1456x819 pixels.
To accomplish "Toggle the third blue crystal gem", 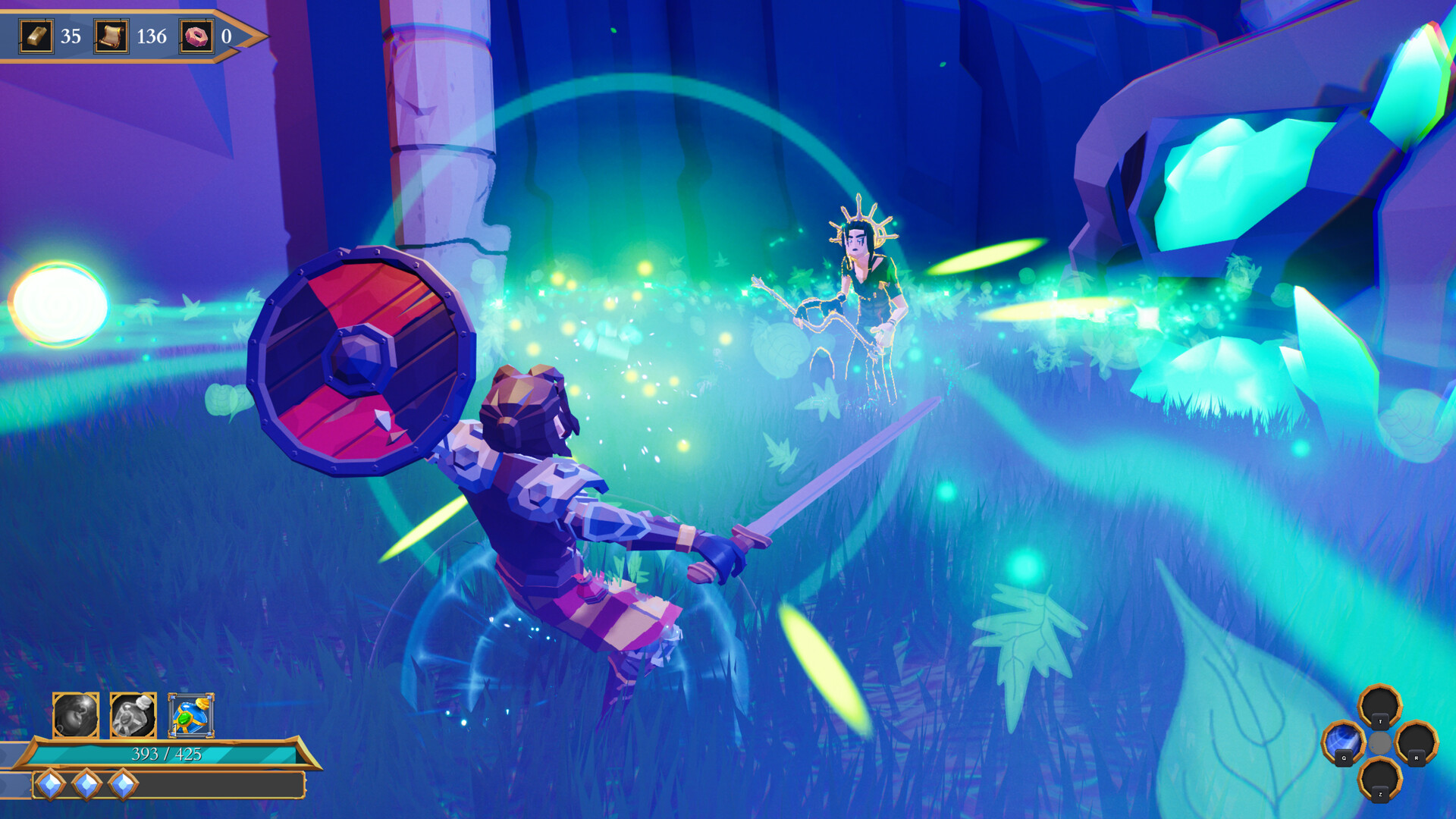I will coord(123,785).
